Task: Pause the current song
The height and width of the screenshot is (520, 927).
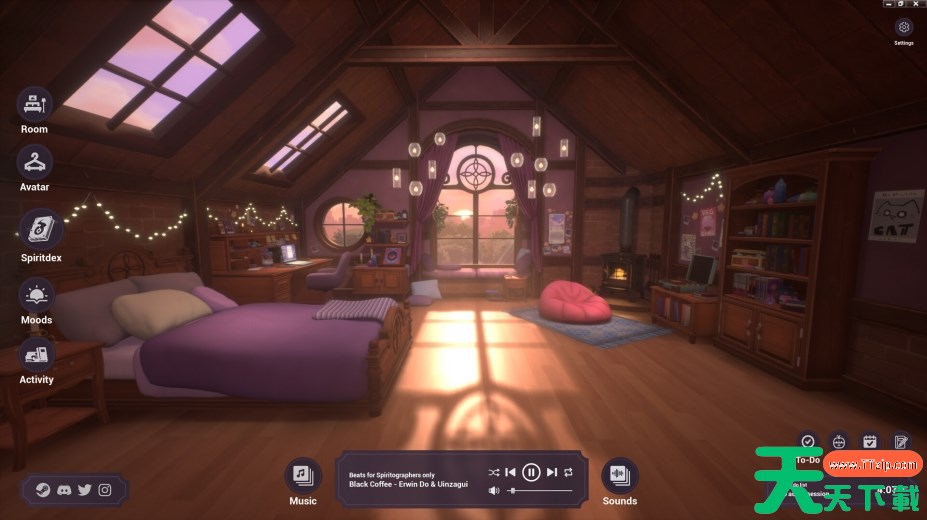Action: tap(531, 472)
